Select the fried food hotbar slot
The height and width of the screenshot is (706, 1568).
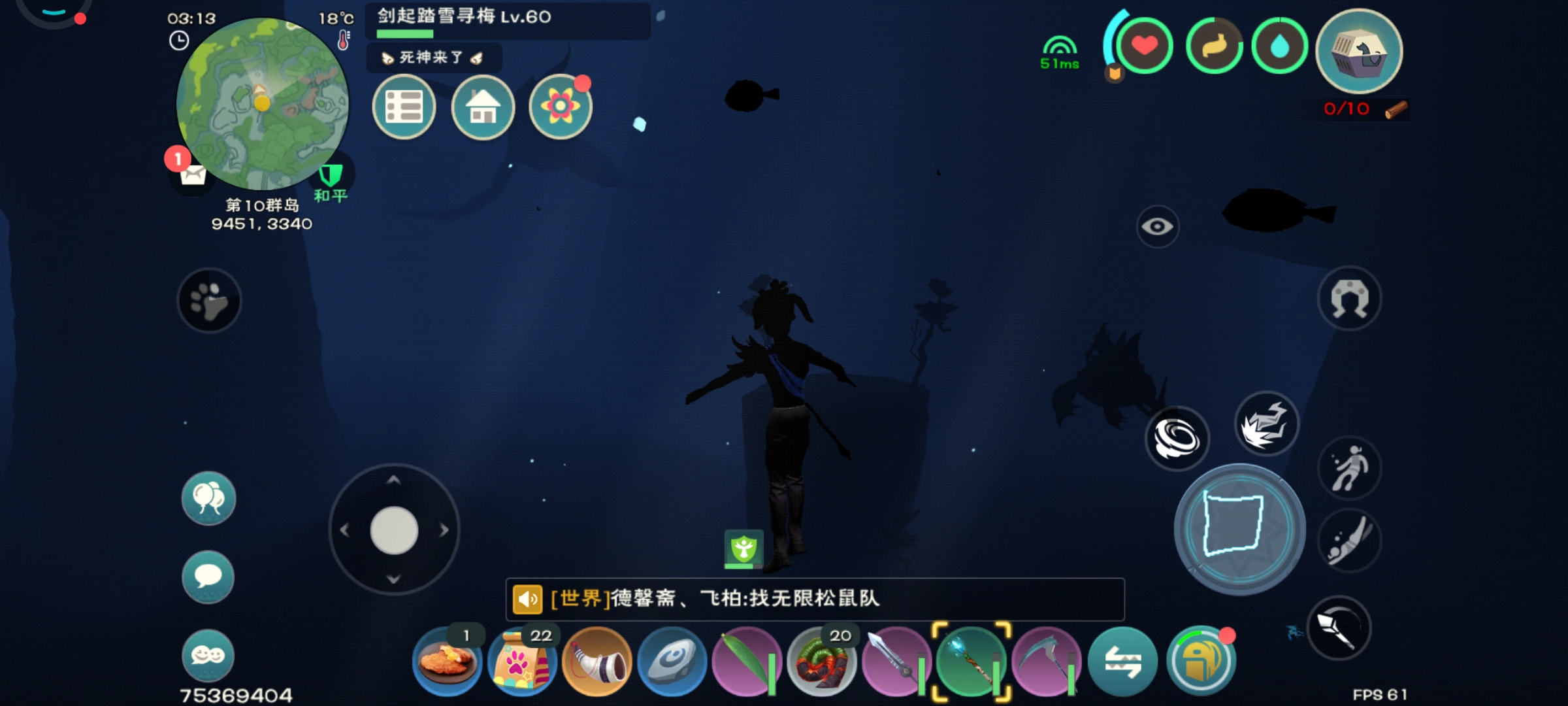click(x=448, y=662)
